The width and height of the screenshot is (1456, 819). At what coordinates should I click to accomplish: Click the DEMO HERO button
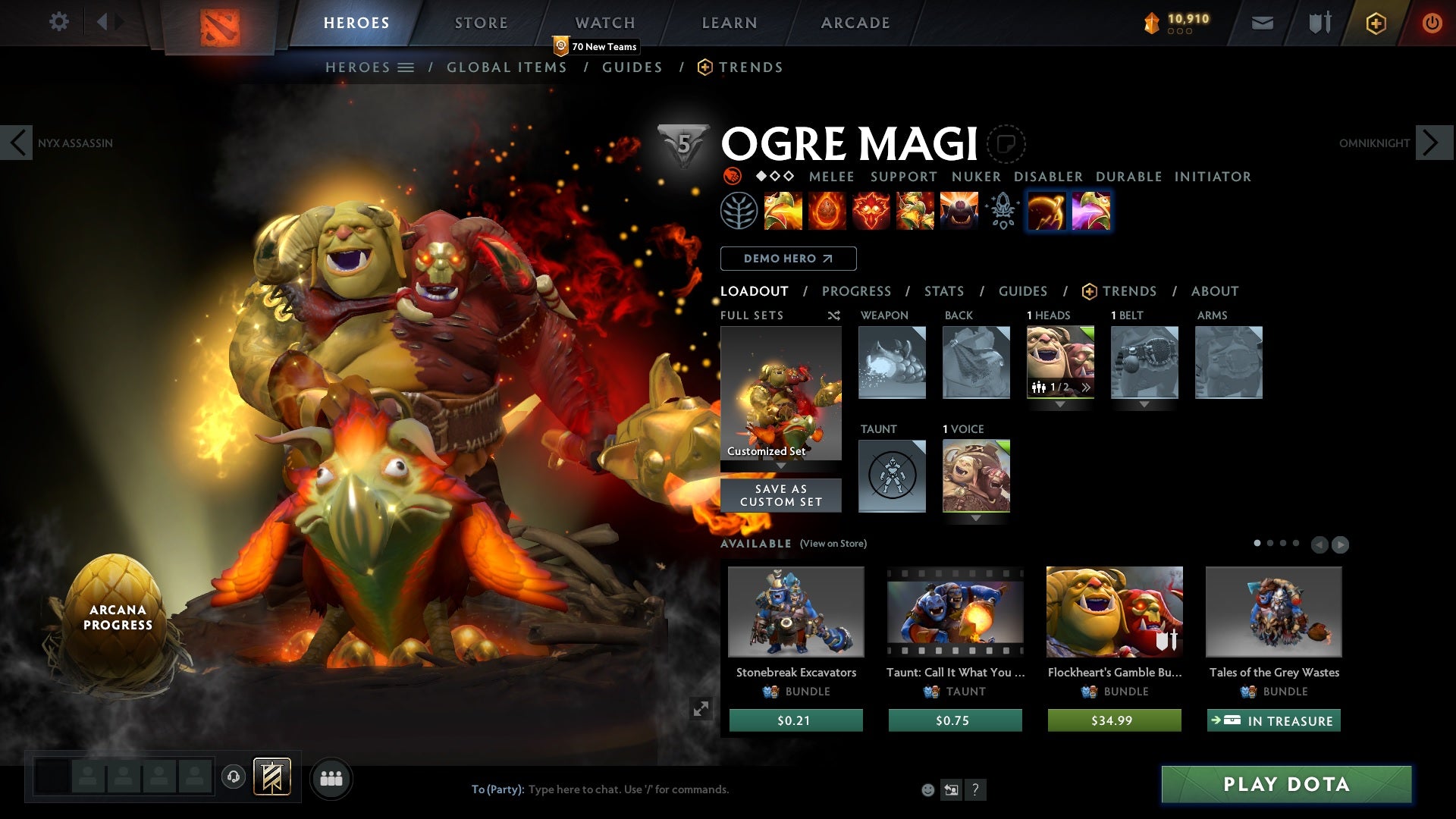789,259
